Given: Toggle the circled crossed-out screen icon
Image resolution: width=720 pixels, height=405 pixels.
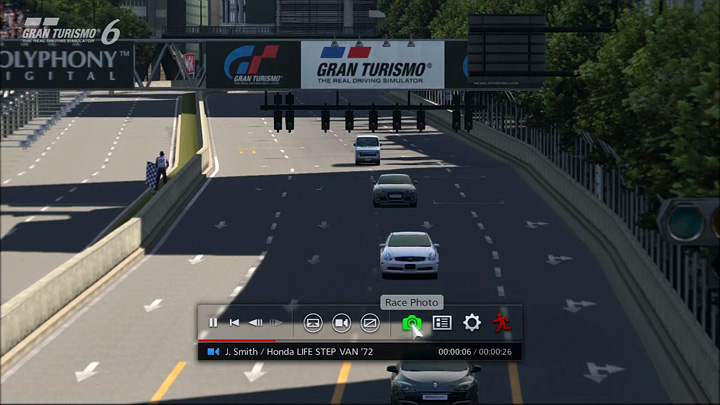Looking at the screenshot, I should point(369,322).
